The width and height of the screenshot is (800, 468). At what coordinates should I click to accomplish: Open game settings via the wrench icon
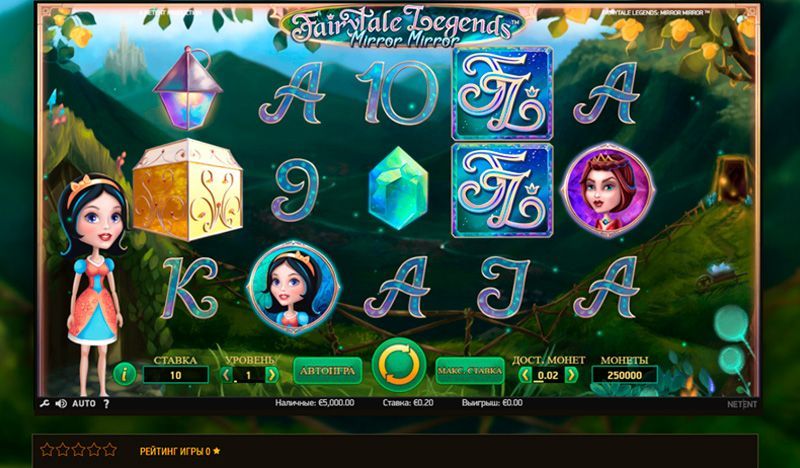(45, 404)
